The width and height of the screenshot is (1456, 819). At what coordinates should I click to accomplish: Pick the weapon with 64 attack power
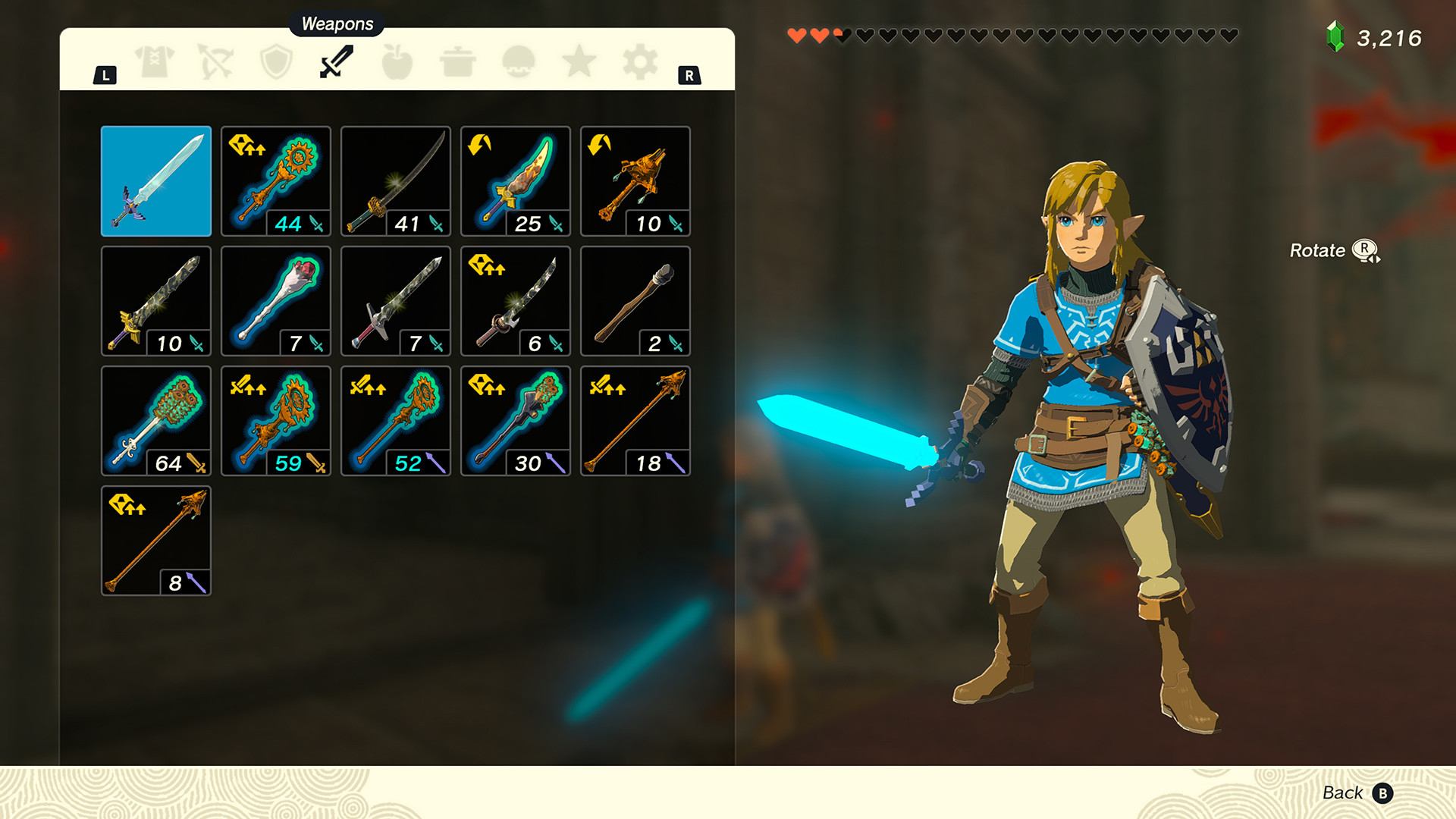155,420
